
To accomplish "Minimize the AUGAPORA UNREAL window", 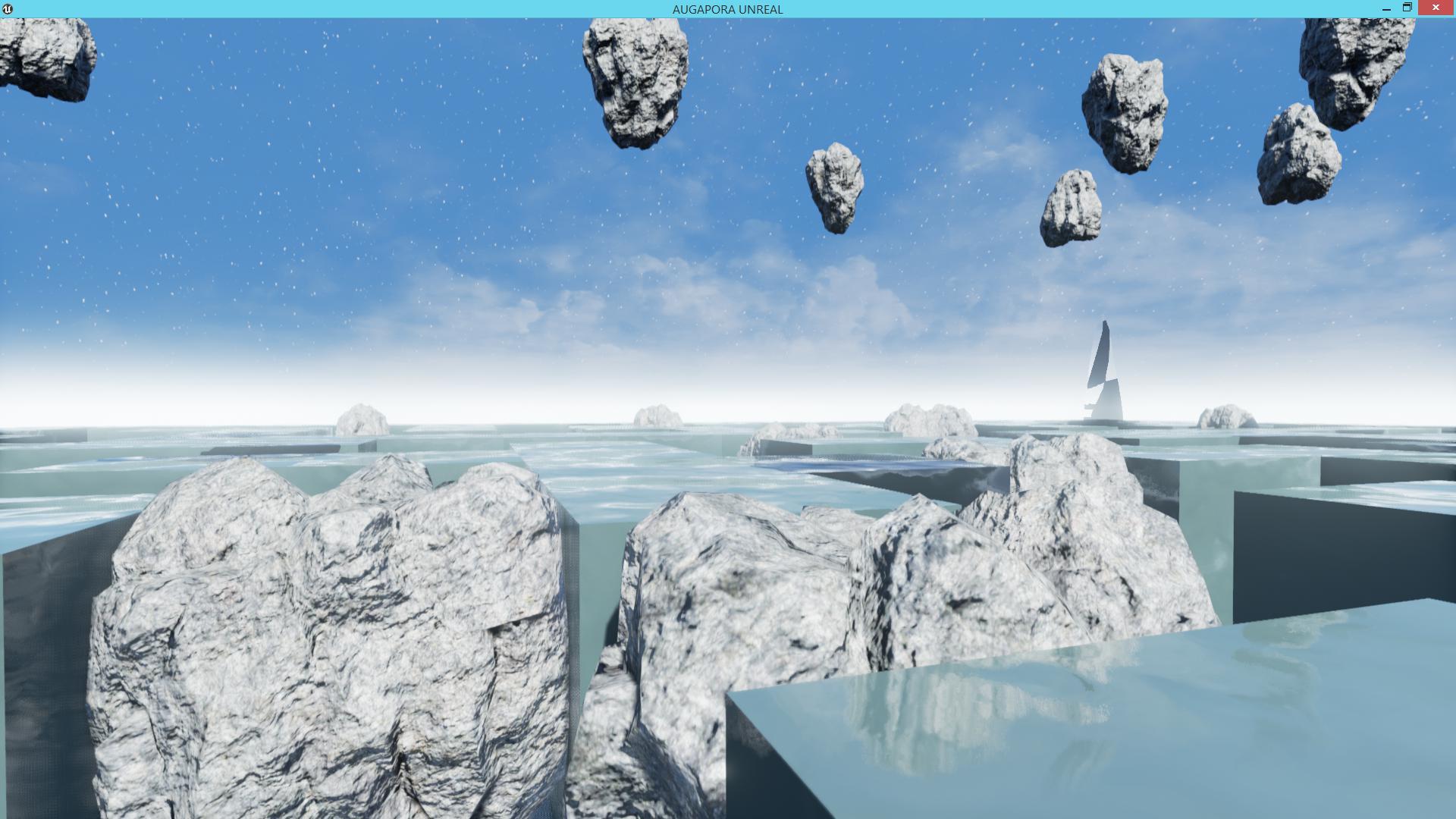I will click(x=1388, y=8).
